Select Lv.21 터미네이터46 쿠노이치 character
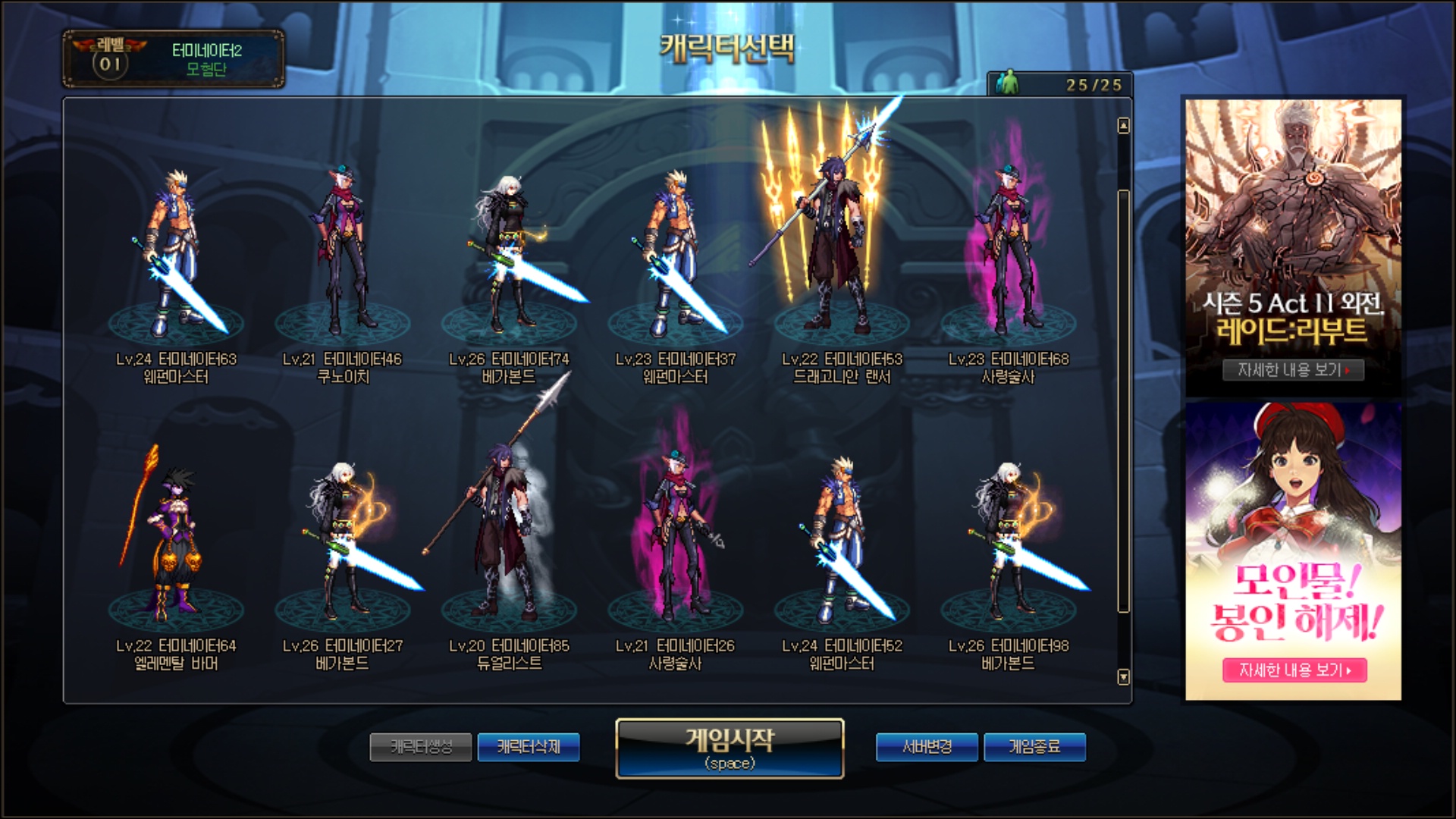Screen dimensions: 1456x819 (x=343, y=258)
